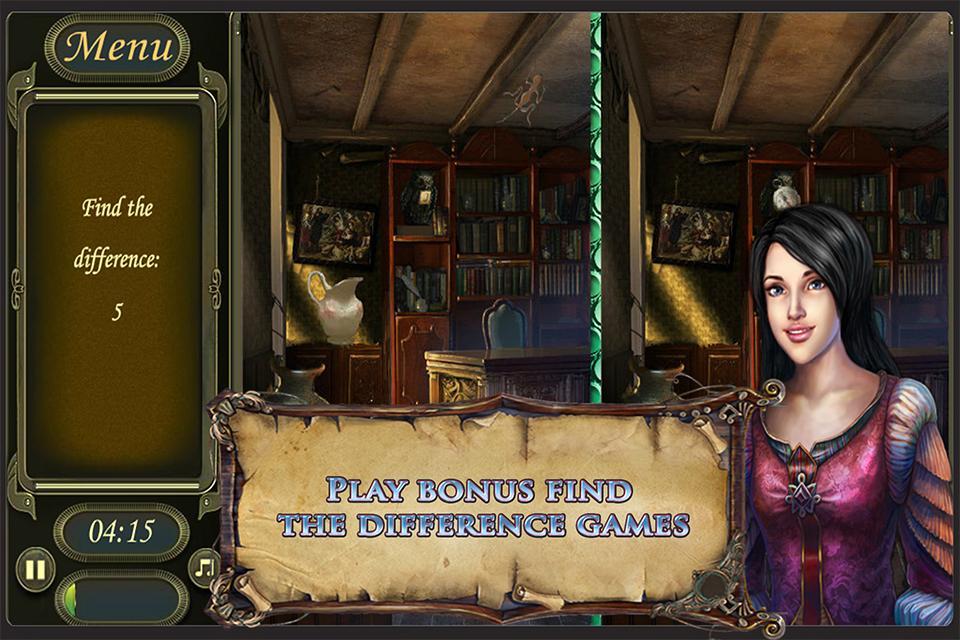Open the Menu button
Screen dimensions: 960x640
point(117,47)
